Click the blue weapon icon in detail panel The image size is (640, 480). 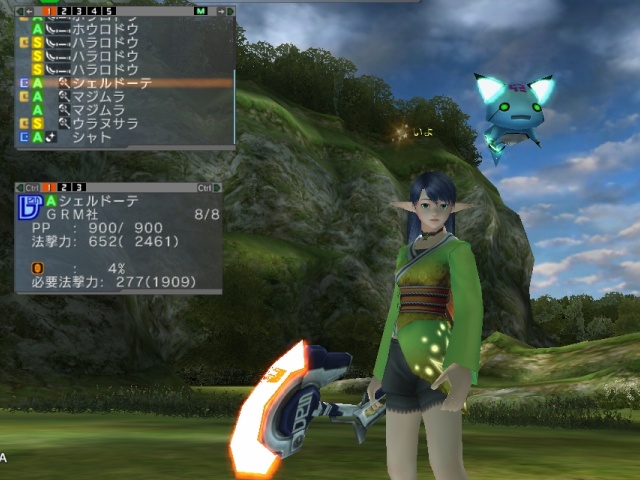click(x=28, y=207)
